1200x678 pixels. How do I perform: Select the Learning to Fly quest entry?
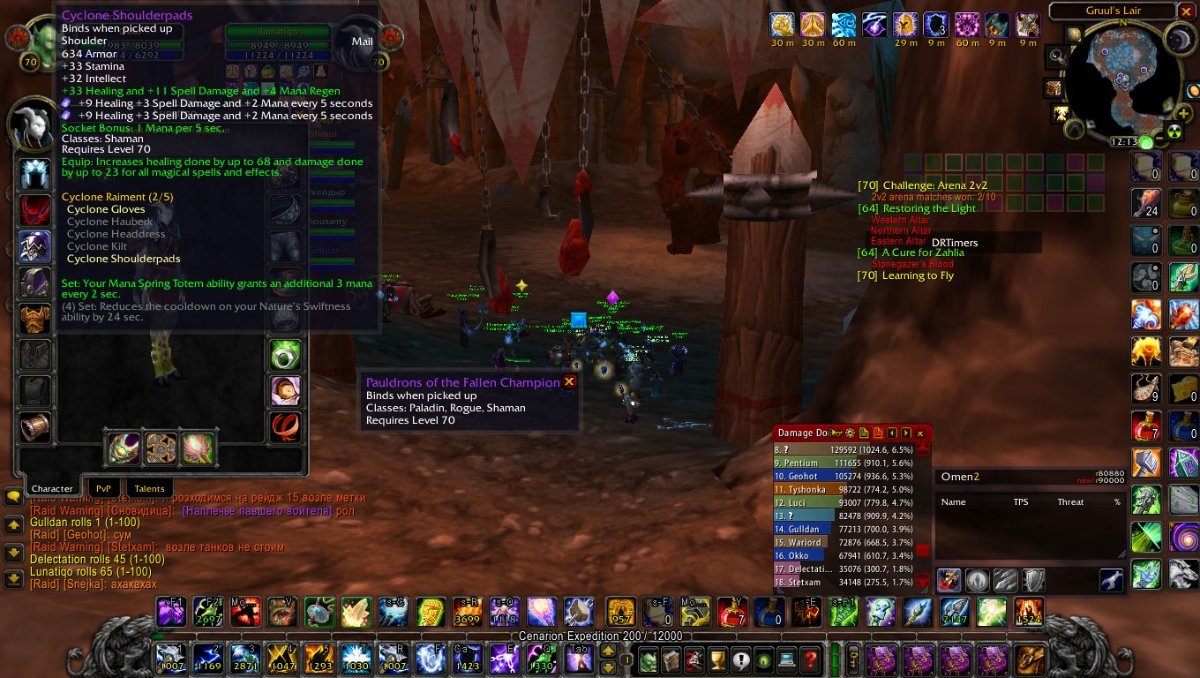tap(917, 276)
